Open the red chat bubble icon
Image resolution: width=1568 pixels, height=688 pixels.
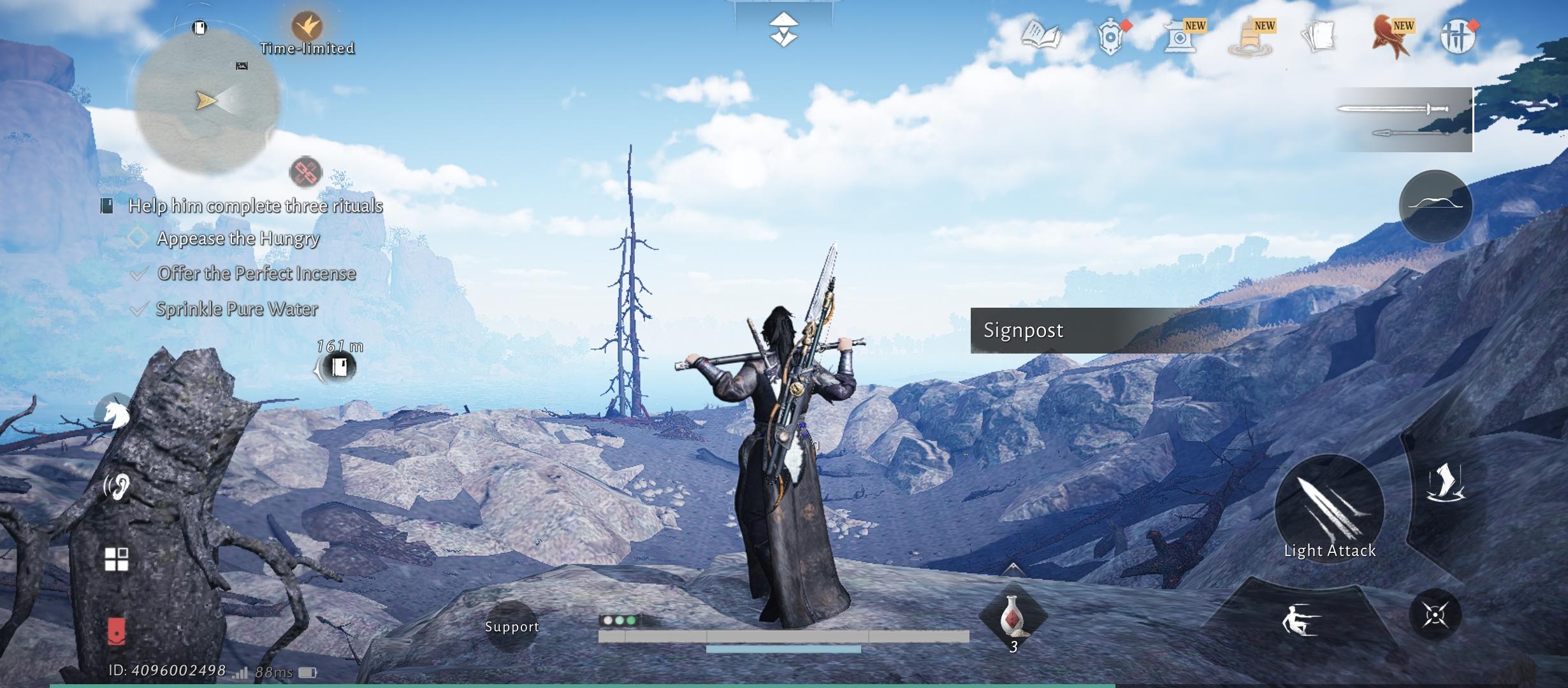point(116,631)
